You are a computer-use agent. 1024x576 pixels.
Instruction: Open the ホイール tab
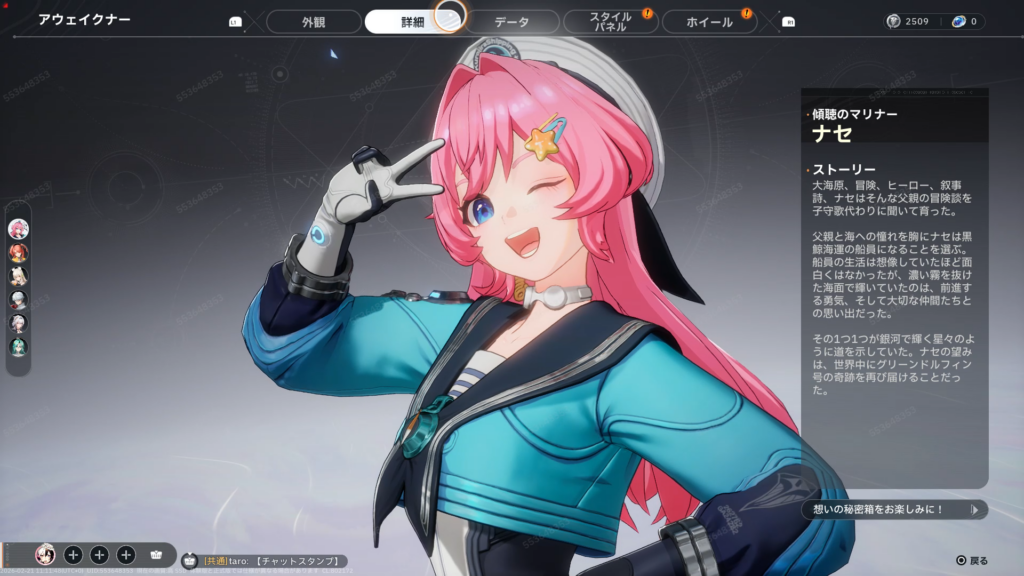coord(710,21)
